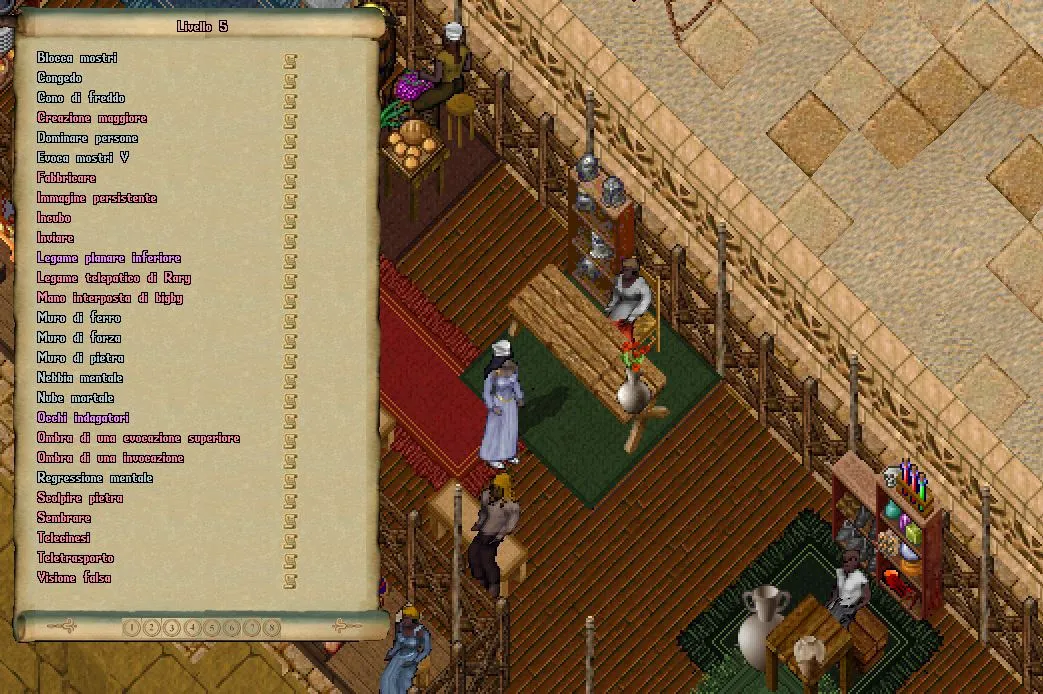Select Ombra di una evocazione superiore
This screenshot has width=1043, height=694.
coord(138,438)
